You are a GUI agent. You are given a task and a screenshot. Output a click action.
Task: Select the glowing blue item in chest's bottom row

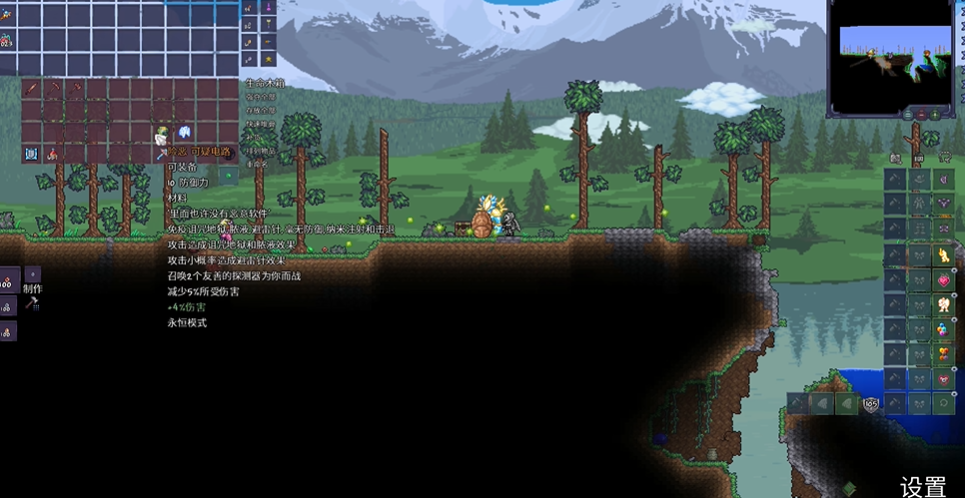coord(32,153)
